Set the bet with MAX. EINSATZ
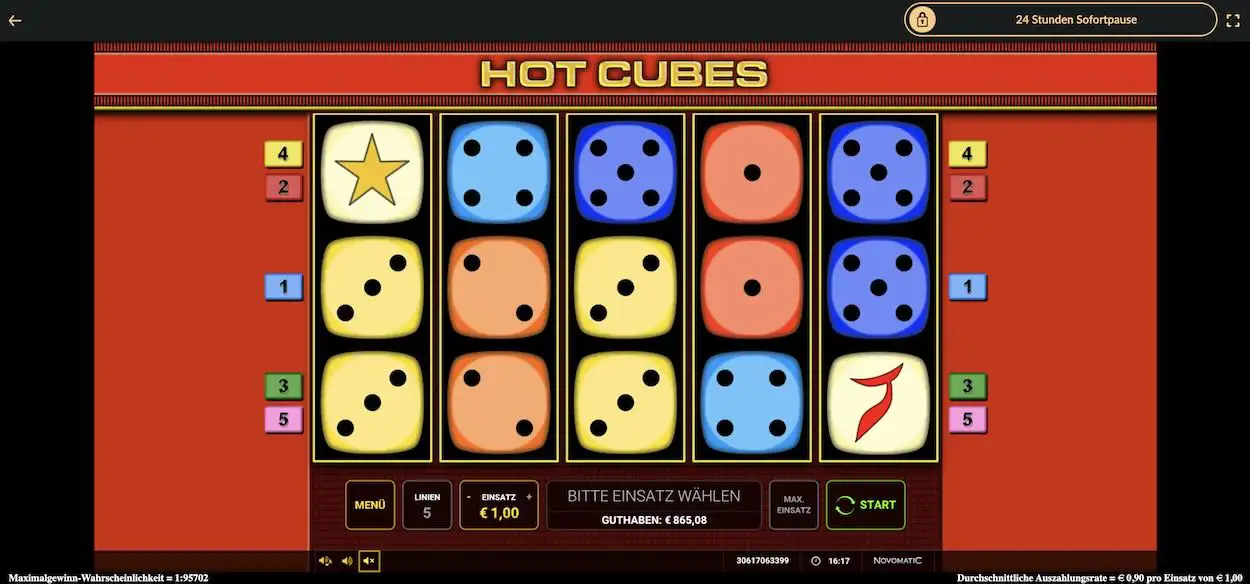This screenshot has height=584, width=1250. coord(793,505)
